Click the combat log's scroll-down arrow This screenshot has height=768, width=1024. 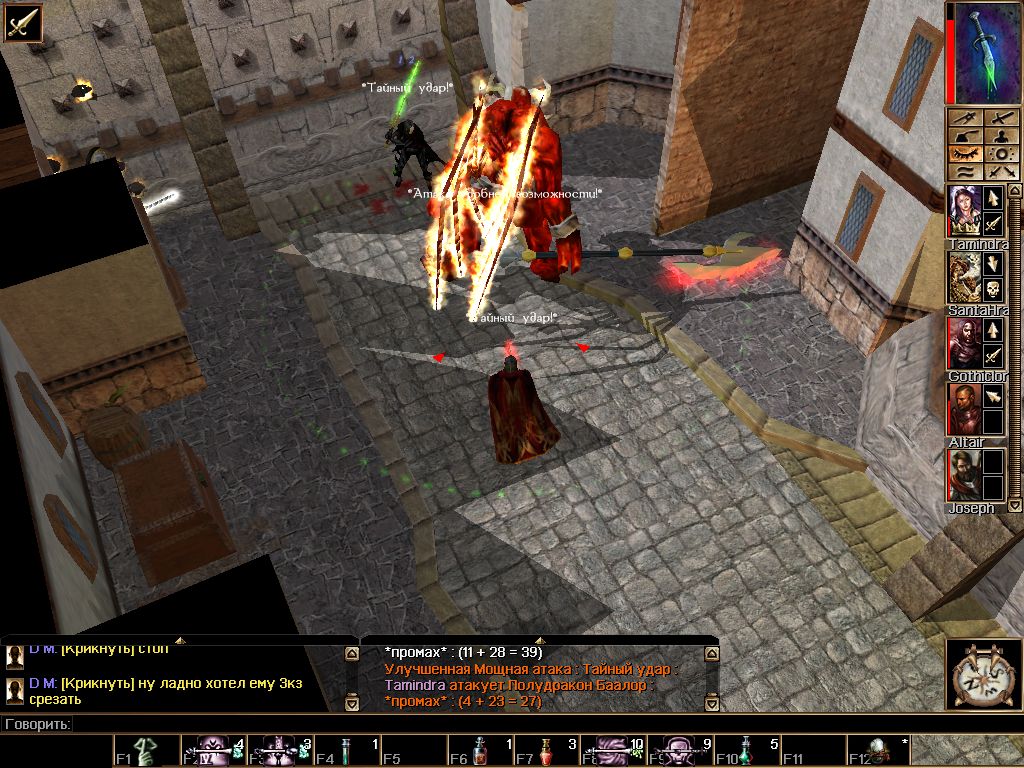click(x=711, y=703)
